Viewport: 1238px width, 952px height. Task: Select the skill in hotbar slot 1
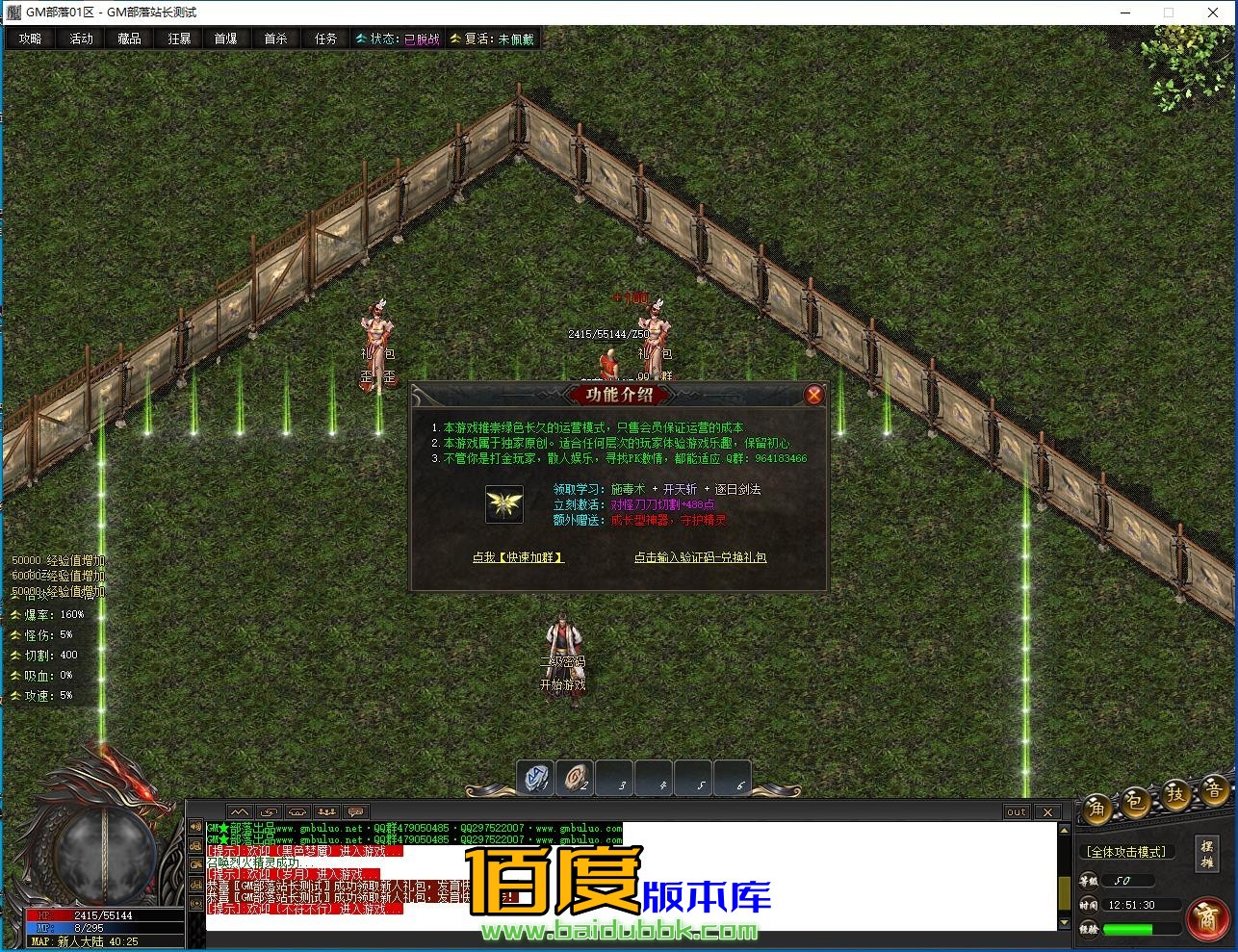[536, 778]
